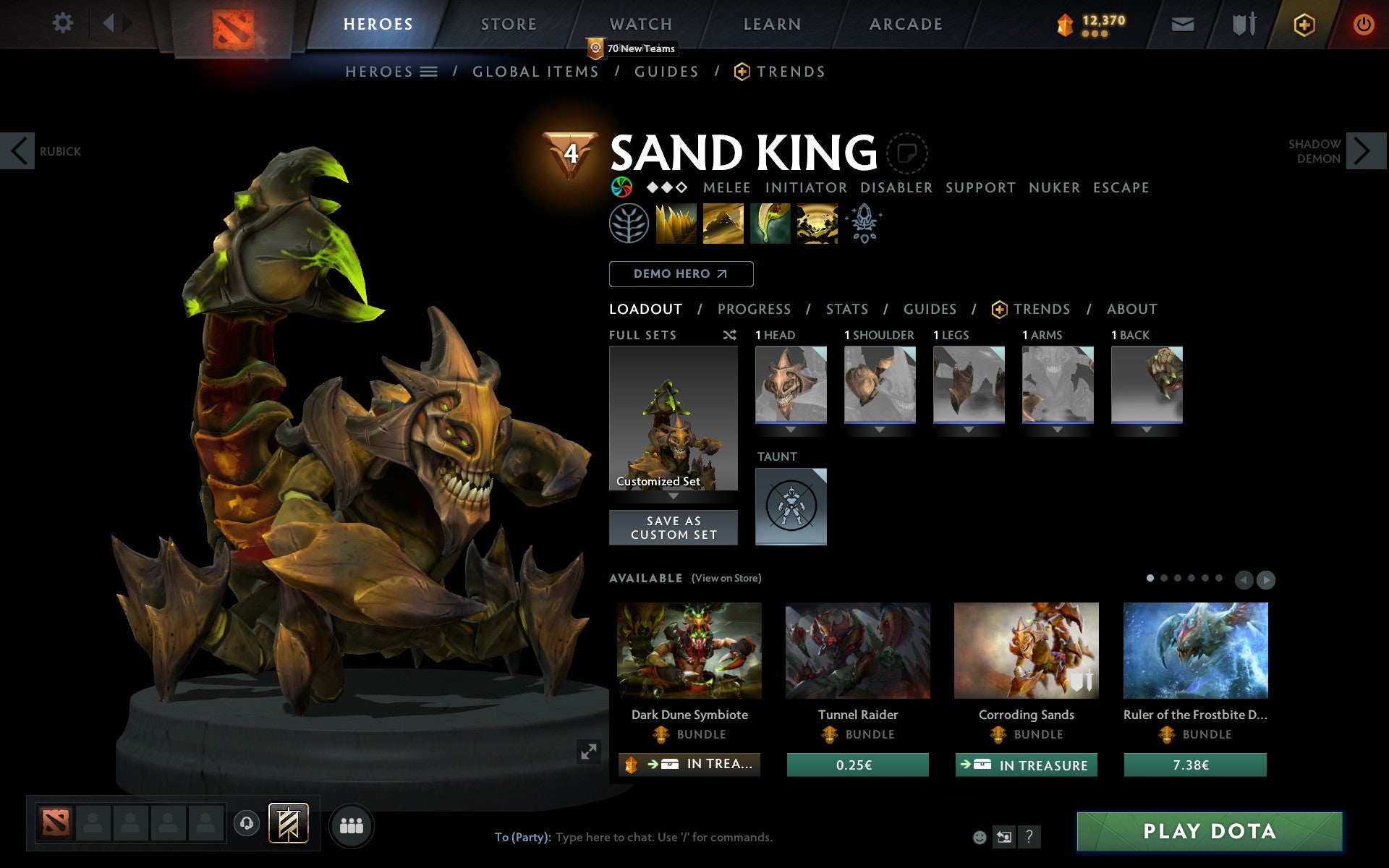Select Sand King's Burrowstrike ability icon

676,224
